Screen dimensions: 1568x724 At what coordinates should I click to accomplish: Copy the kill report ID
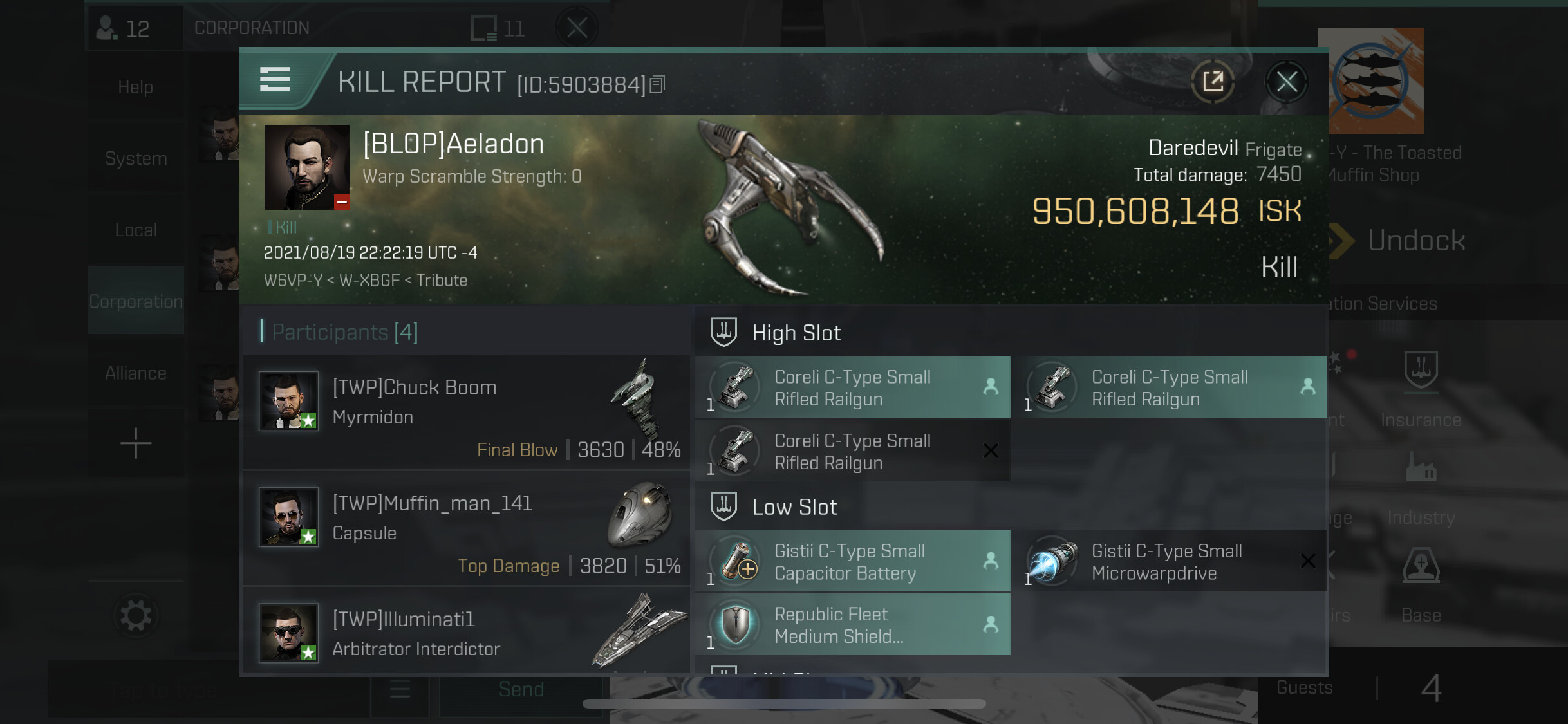(657, 84)
